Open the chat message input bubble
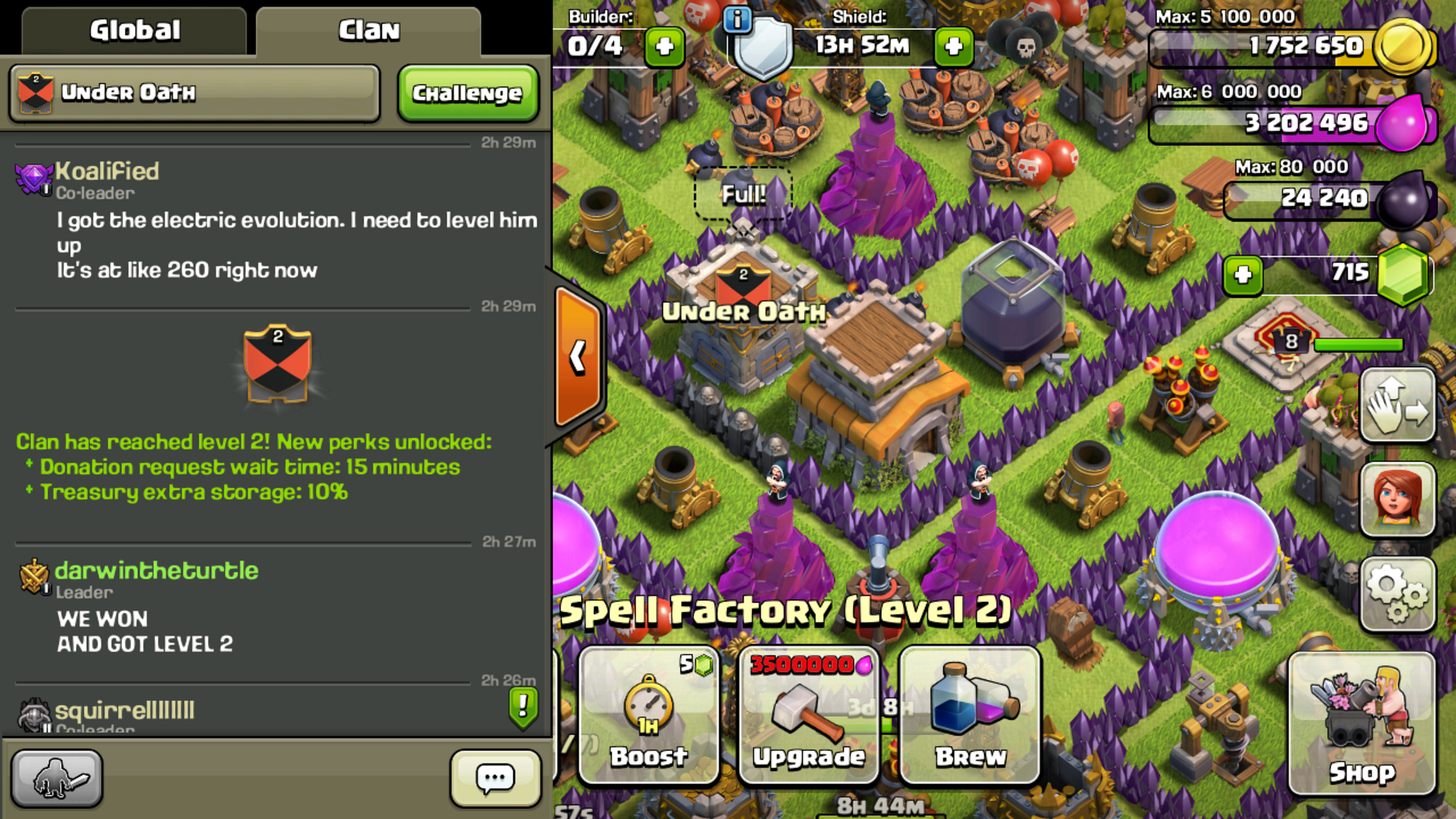The width and height of the screenshot is (1456, 819). [495, 778]
